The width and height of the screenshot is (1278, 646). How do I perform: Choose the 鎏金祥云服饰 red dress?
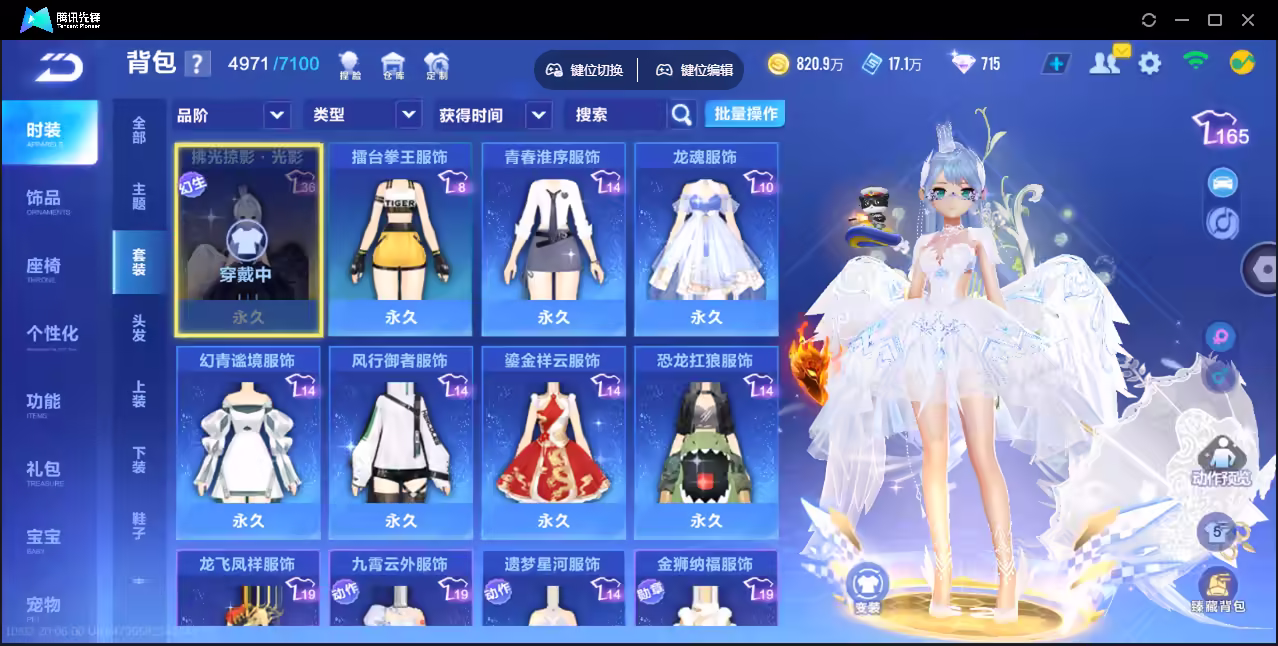(x=553, y=442)
